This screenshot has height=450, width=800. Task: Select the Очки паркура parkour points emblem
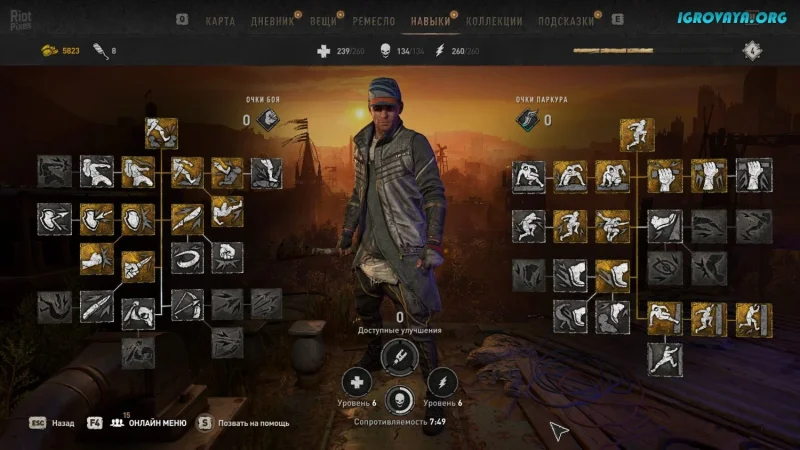pyautogui.click(x=528, y=121)
